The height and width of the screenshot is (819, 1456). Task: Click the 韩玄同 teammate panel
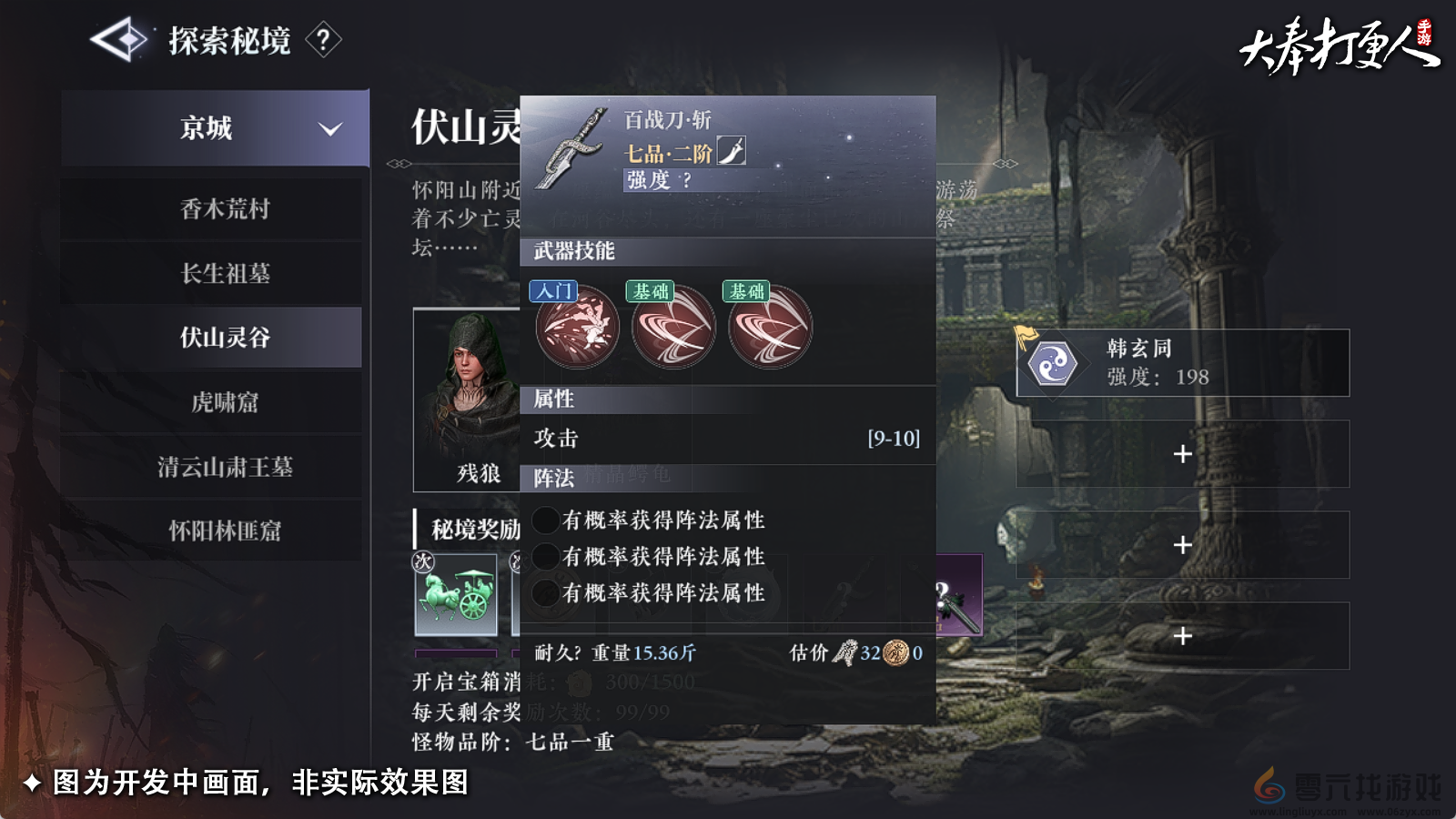pyautogui.click(x=1181, y=363)
